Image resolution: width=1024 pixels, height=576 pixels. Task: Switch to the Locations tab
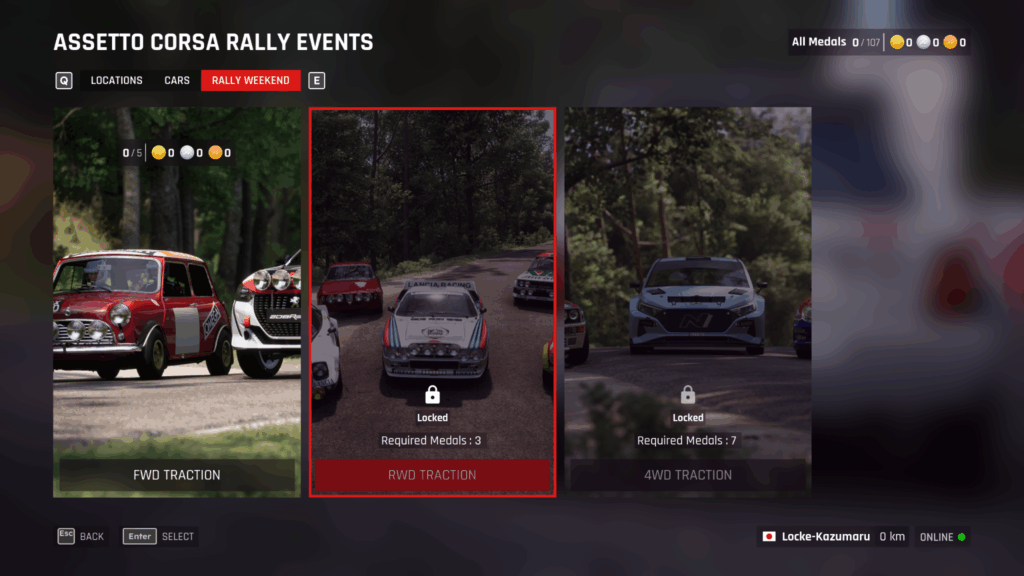[x=116, y=81]
